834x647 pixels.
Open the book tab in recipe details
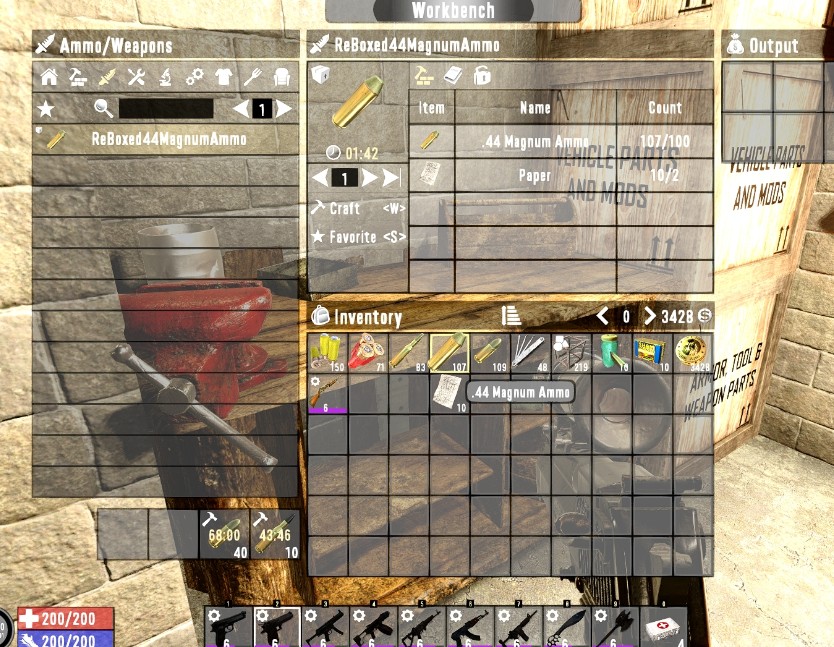pyautogui.click(x=453, y=76)
